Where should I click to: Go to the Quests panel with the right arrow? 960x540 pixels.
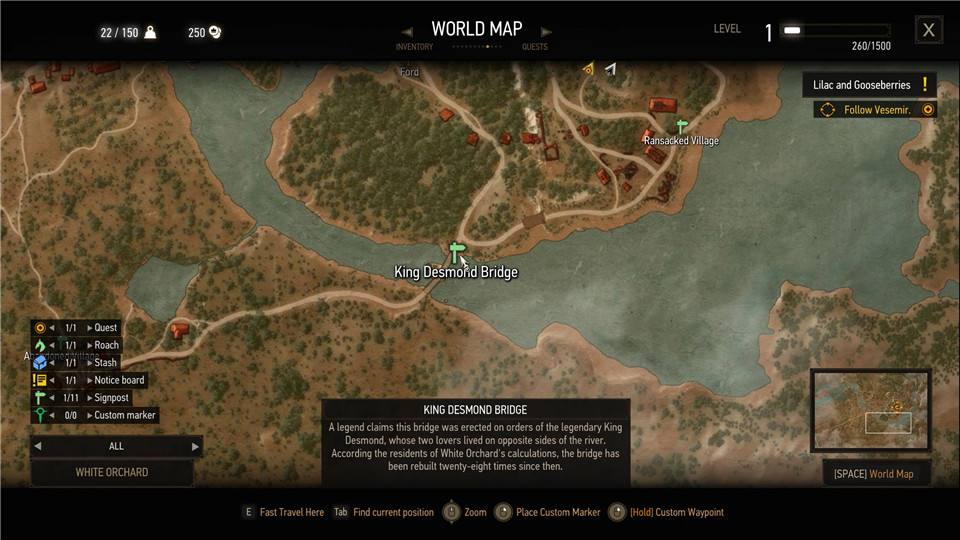[x=546, y=31]
